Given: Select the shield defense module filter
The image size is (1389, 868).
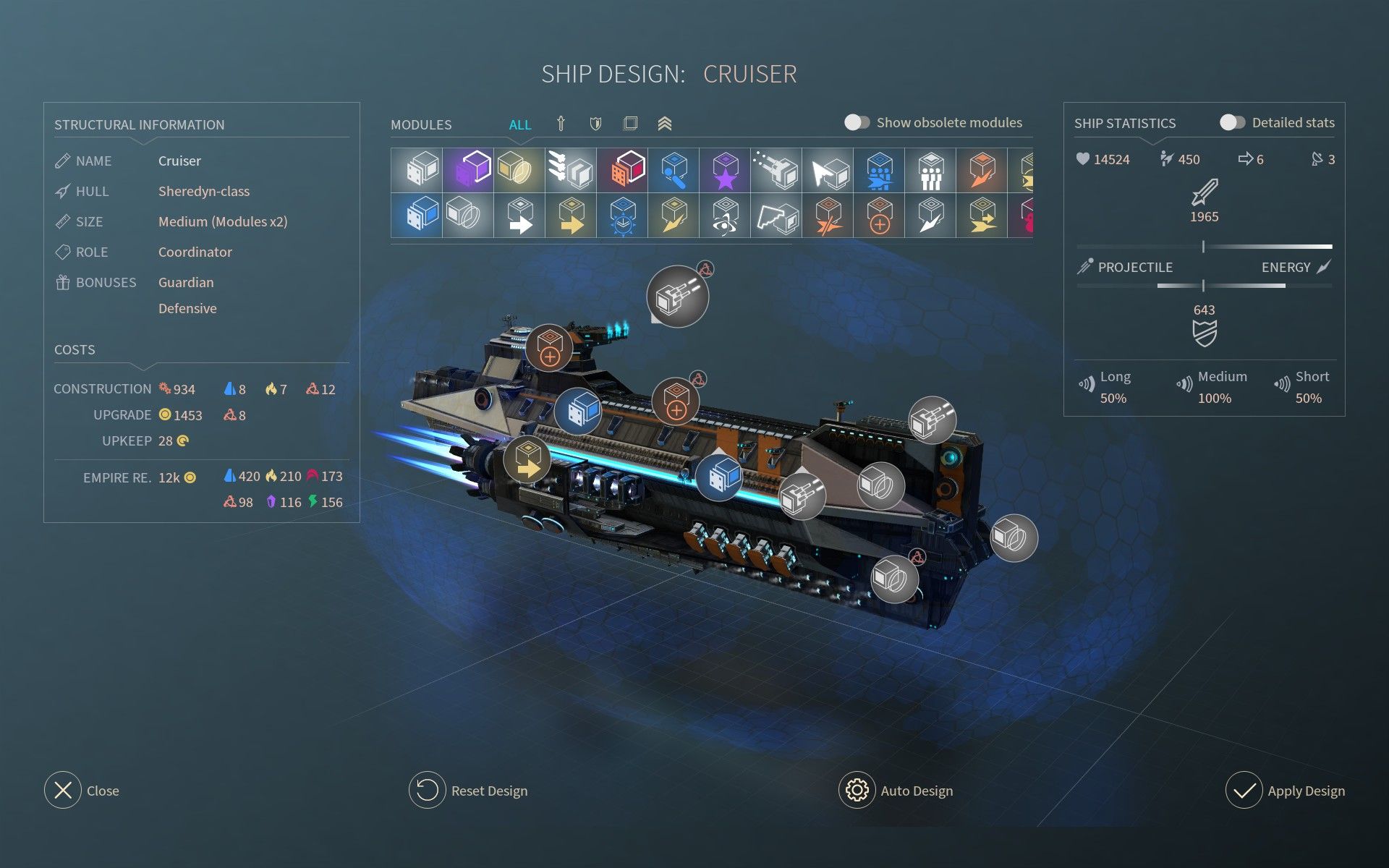Looking at the screenshot, I should point(594,124).
